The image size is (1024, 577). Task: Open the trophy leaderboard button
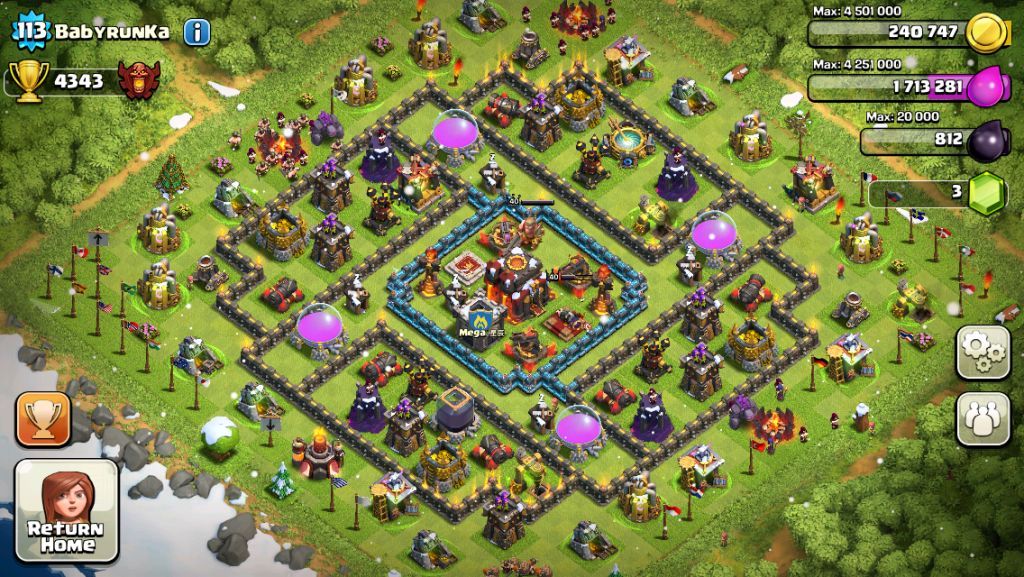pos(43,418)
